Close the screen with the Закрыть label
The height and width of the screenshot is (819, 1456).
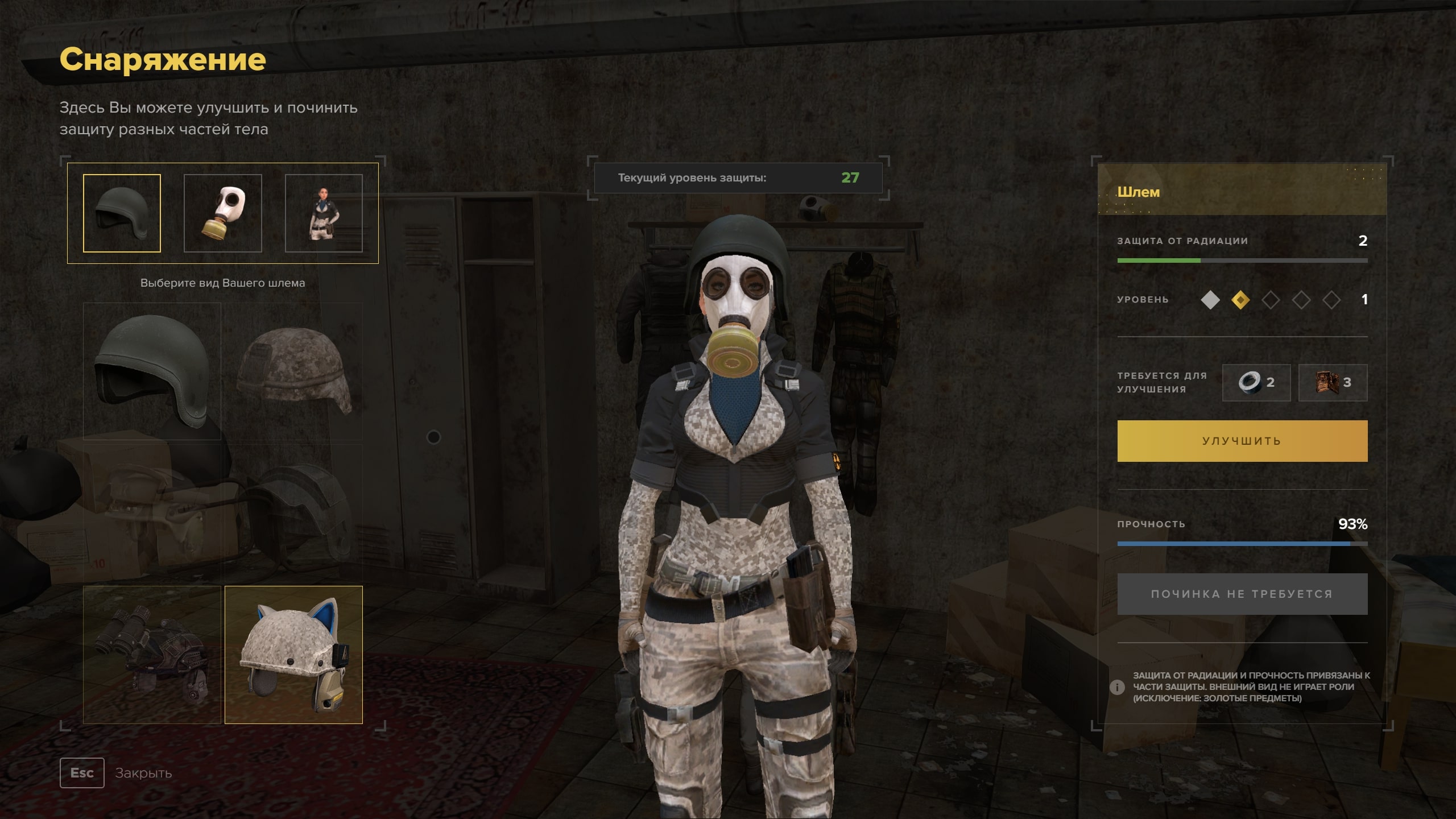click(x=143, y=773)
